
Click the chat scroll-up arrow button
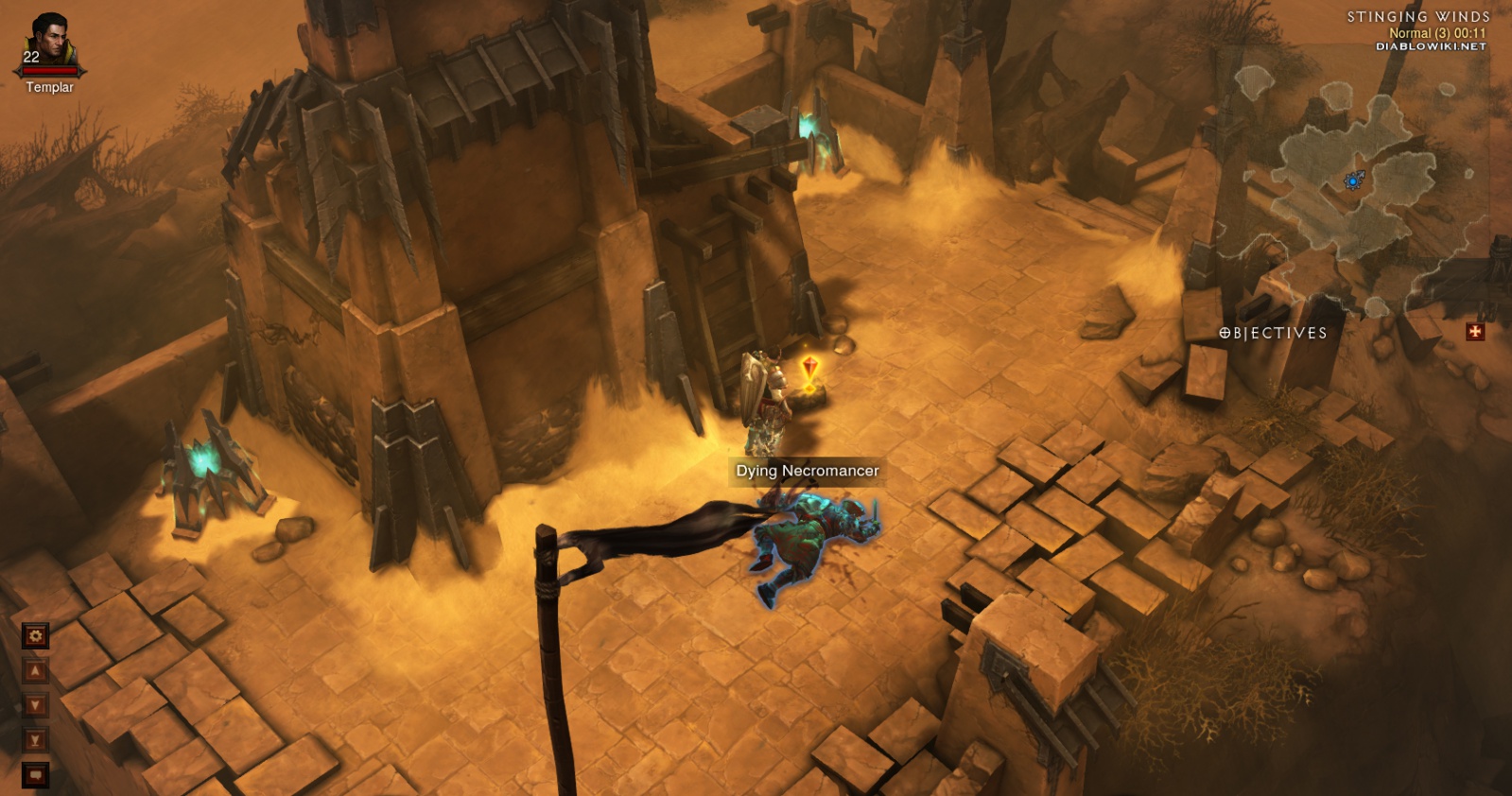pyautogui.click(x=35, y=671)
